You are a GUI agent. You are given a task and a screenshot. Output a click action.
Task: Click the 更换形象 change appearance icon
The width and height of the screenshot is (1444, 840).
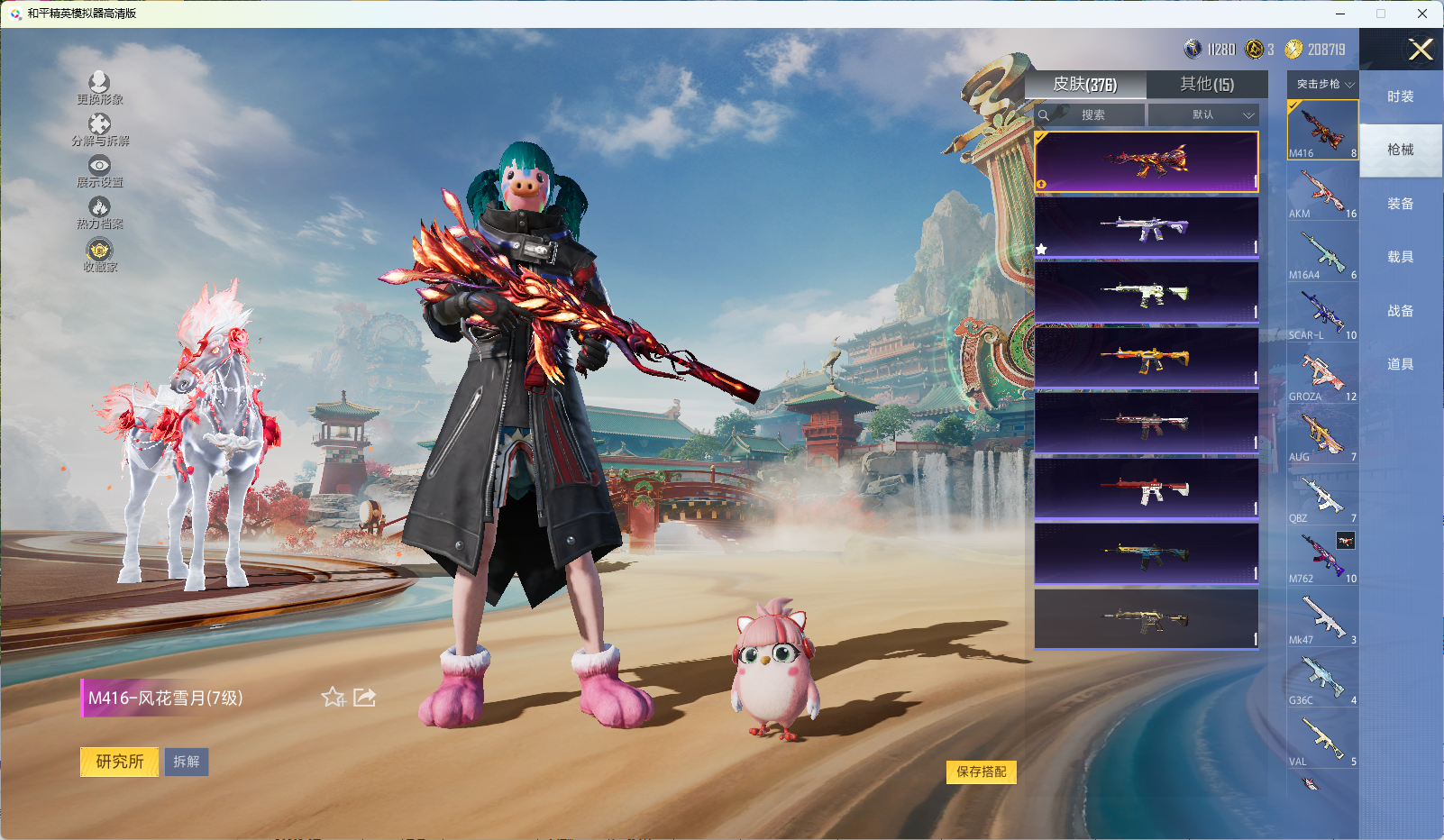(x=99, y=87)
